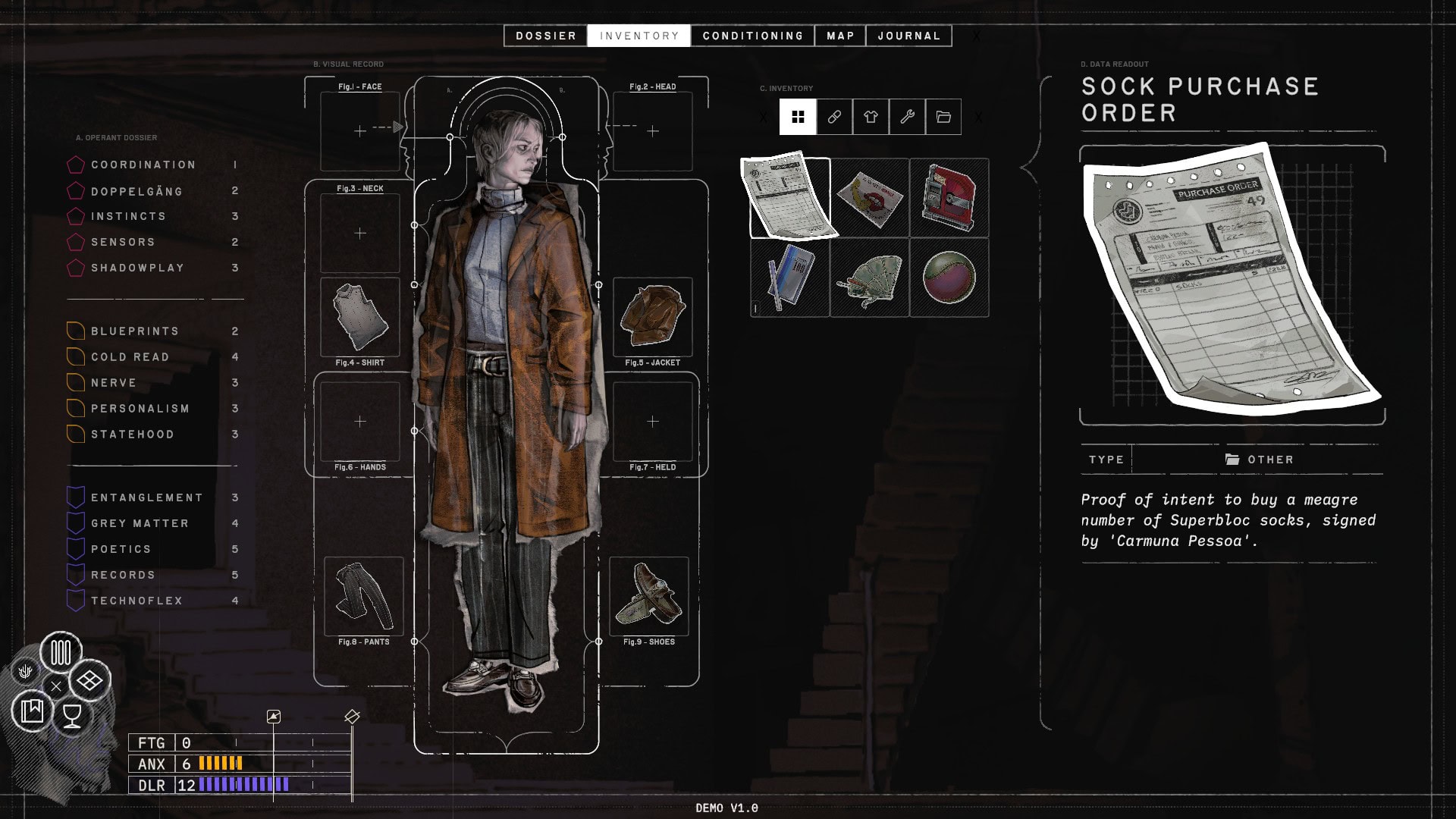Open the Map tab
The width and height of the screenshot is (1456, 819).
840,36
